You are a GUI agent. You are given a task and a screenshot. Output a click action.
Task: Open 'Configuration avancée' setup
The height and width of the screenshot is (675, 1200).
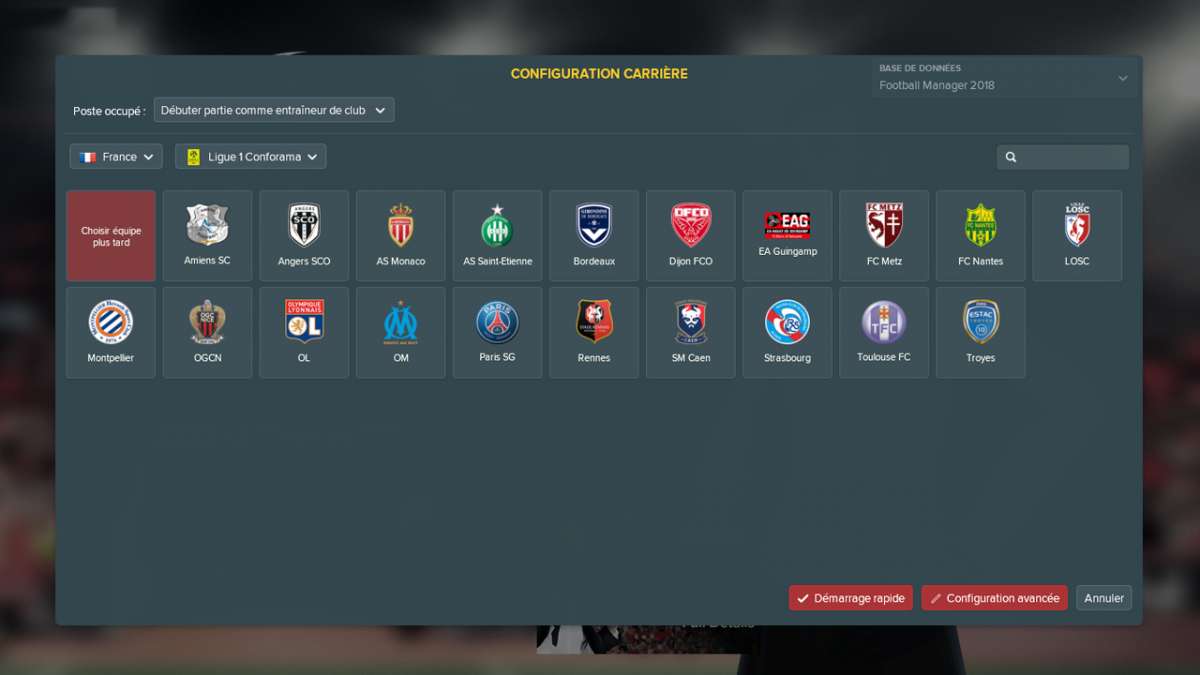994,598
